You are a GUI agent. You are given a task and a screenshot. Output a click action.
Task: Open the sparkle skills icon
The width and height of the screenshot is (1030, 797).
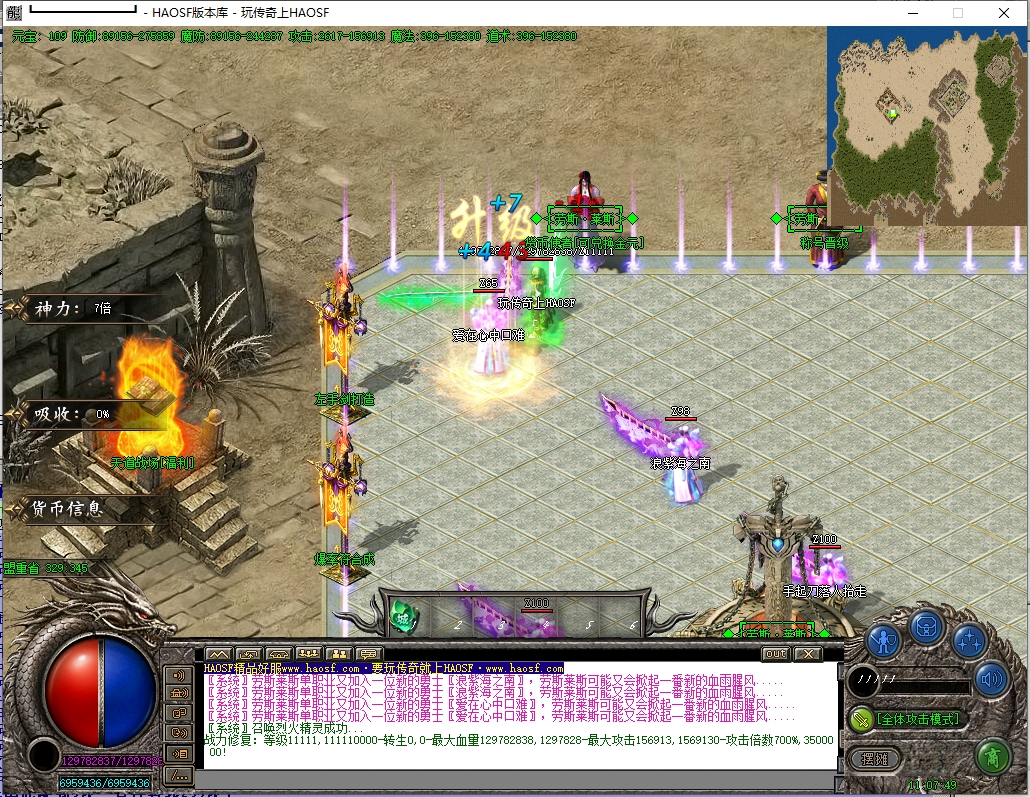tap(970, 640)
